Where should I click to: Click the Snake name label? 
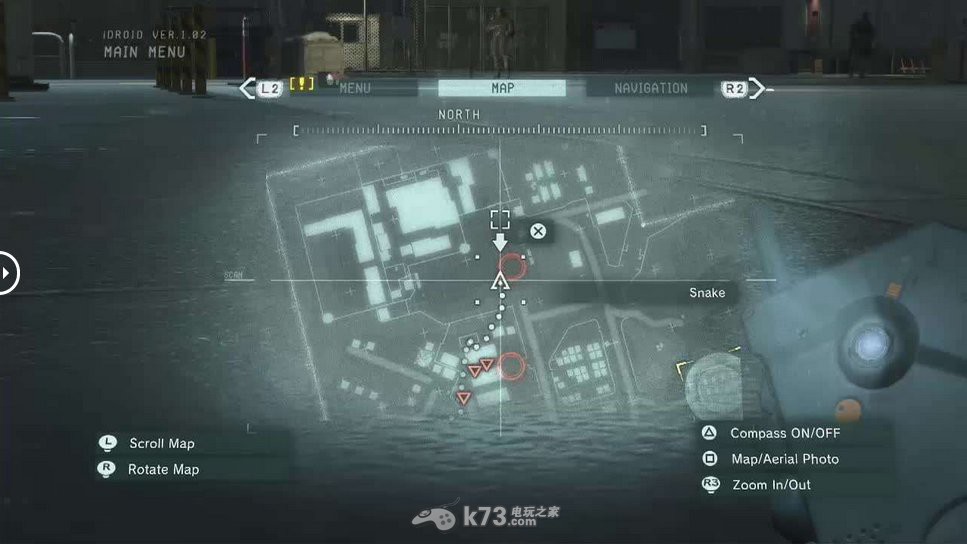[x=707, y=292]
